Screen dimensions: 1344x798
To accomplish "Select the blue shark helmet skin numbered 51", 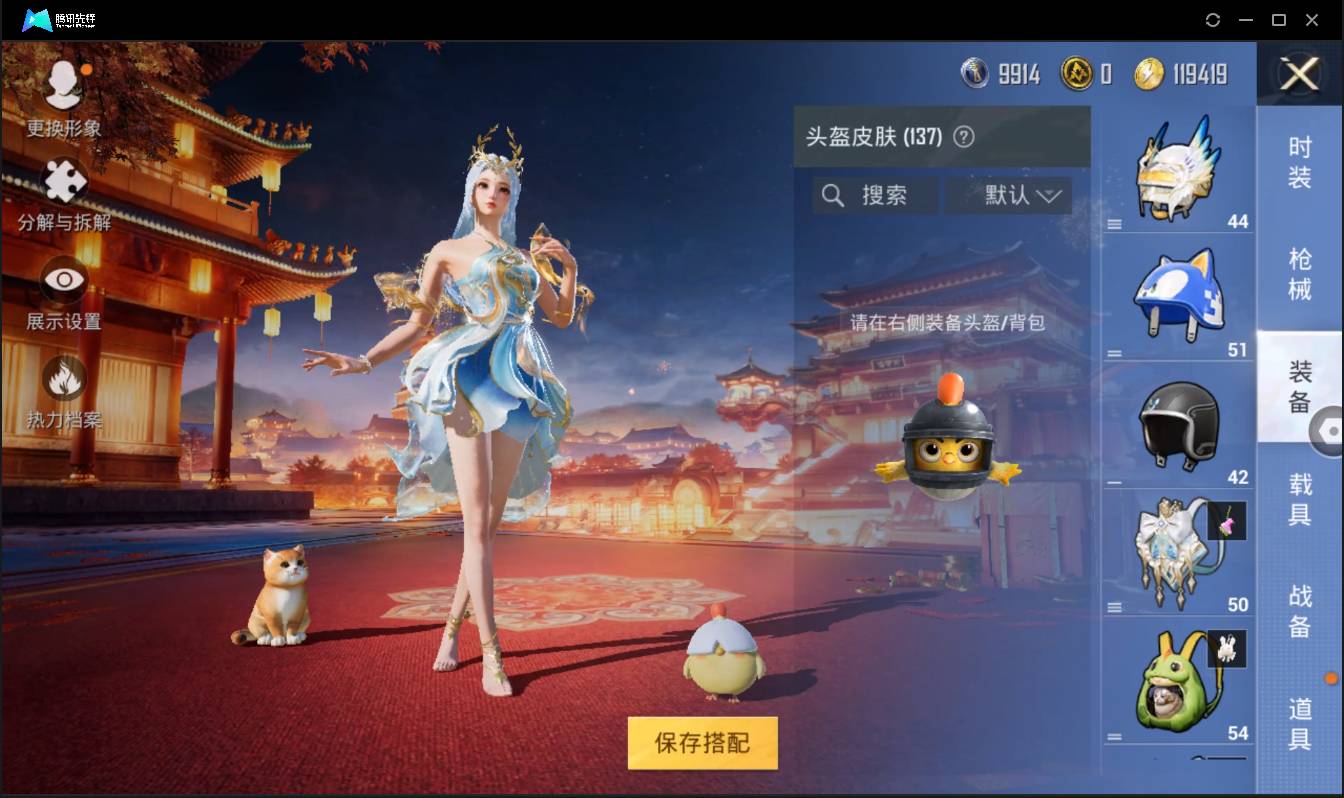I will 1178,295.
